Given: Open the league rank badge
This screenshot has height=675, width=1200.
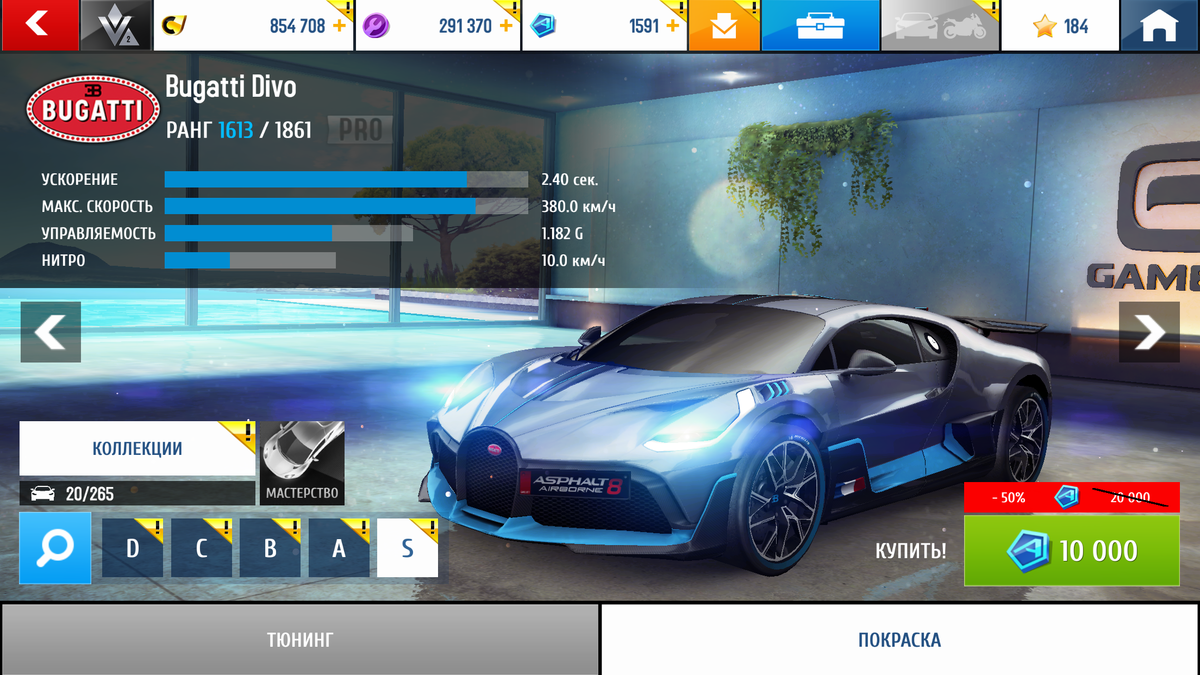Looking at the screenshot, I should click(x=116, y=25).
